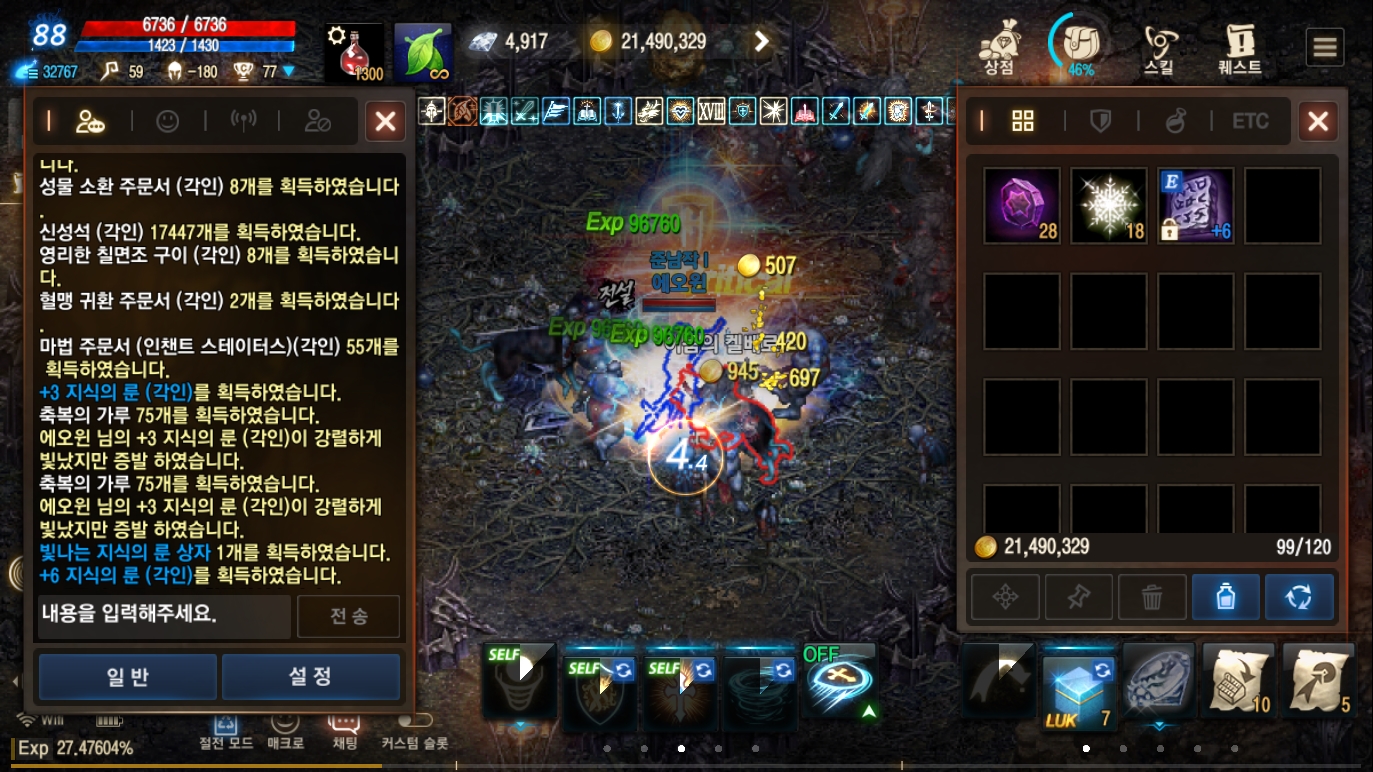Screen dimensions: 1373x772
Task: Select the purple rune stone with count 28
Action: [x=1021, y=205]
